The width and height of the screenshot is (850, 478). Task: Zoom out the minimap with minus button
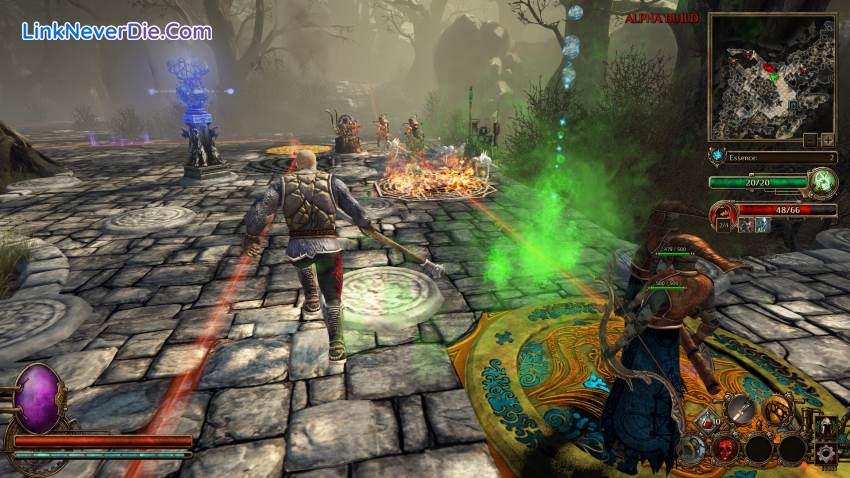click(810, 140)
